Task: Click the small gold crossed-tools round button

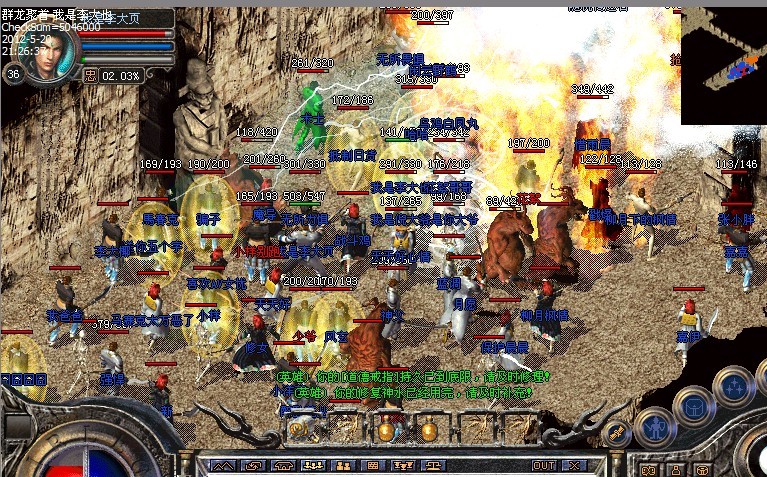Action: click(617, 432)
